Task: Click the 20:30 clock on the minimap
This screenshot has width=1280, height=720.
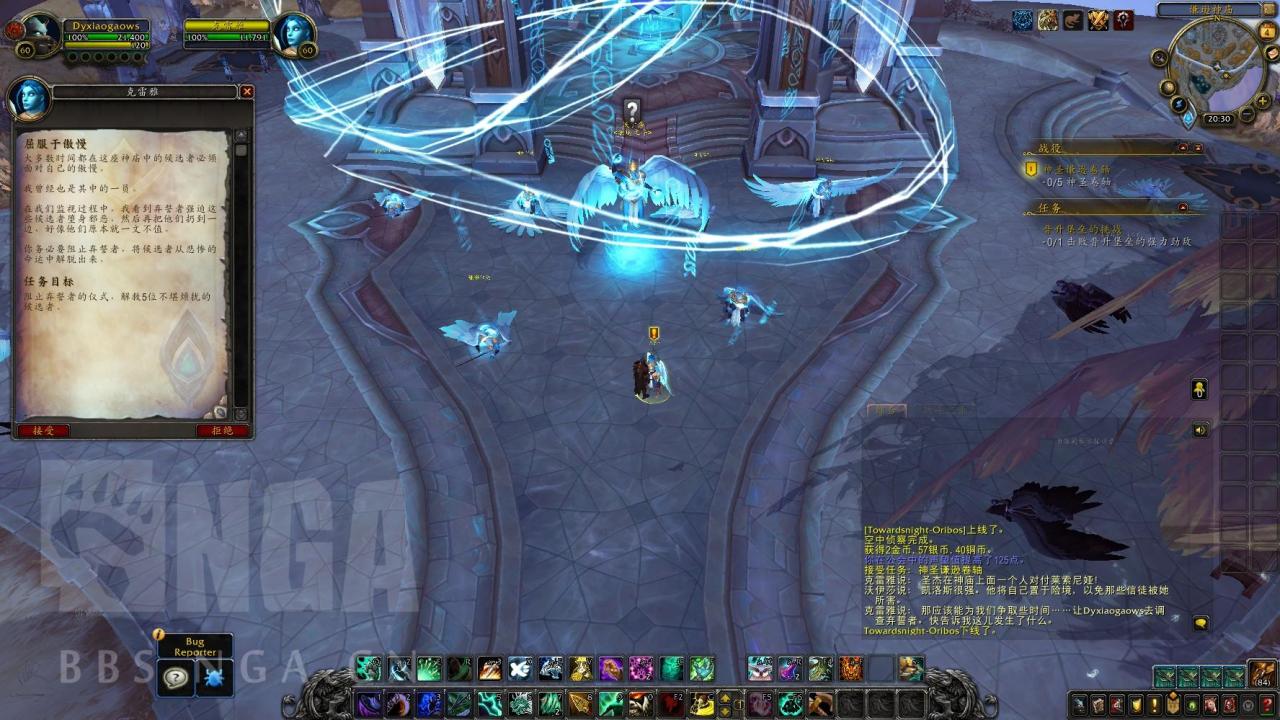Action: (x=1218, y=118)
